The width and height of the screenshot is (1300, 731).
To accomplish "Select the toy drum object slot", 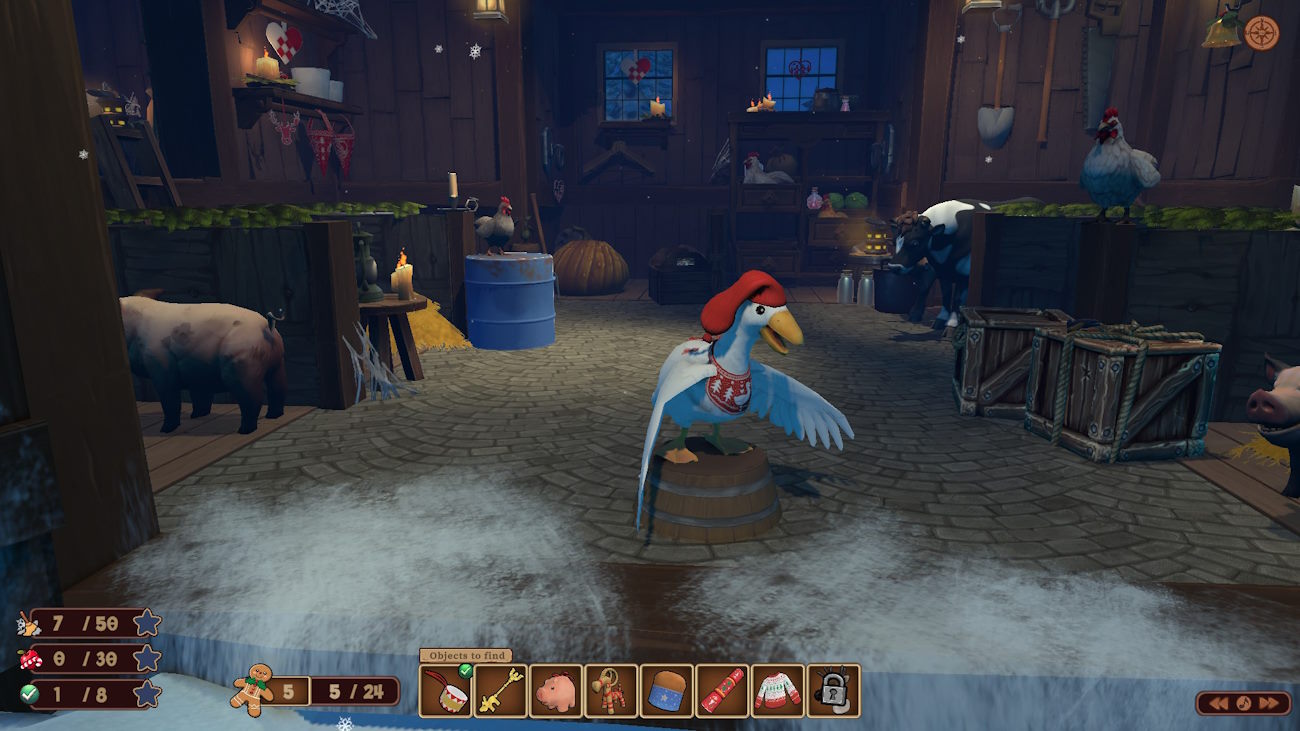I will tap(445, 691).
